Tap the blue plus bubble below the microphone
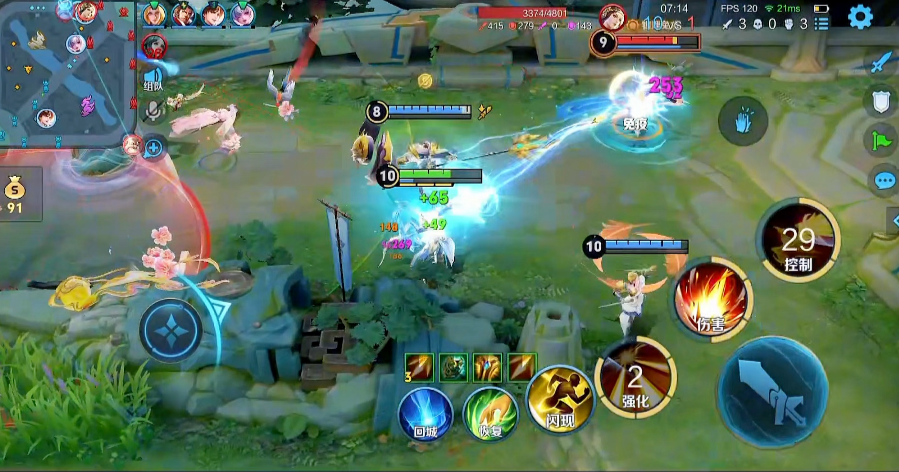The width and height of the screenshot is (899, 472). [154, 149]
